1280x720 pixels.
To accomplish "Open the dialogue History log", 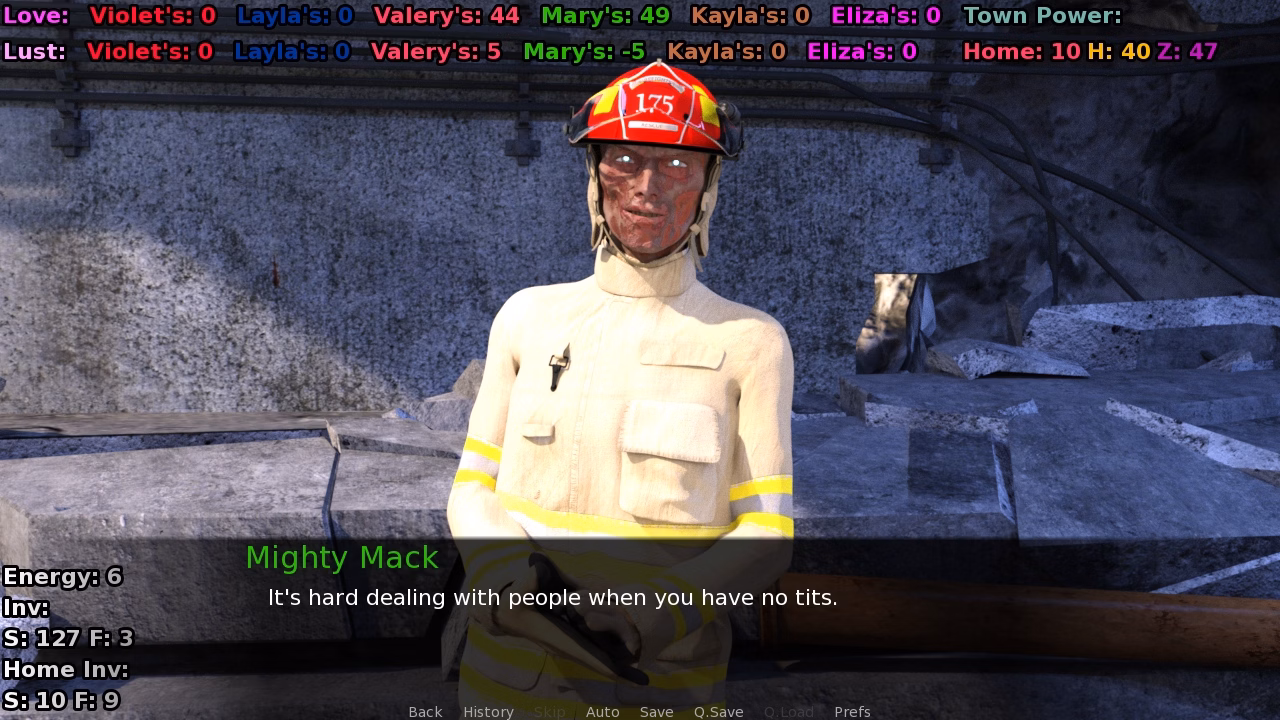I will click(x=487, y=711).
